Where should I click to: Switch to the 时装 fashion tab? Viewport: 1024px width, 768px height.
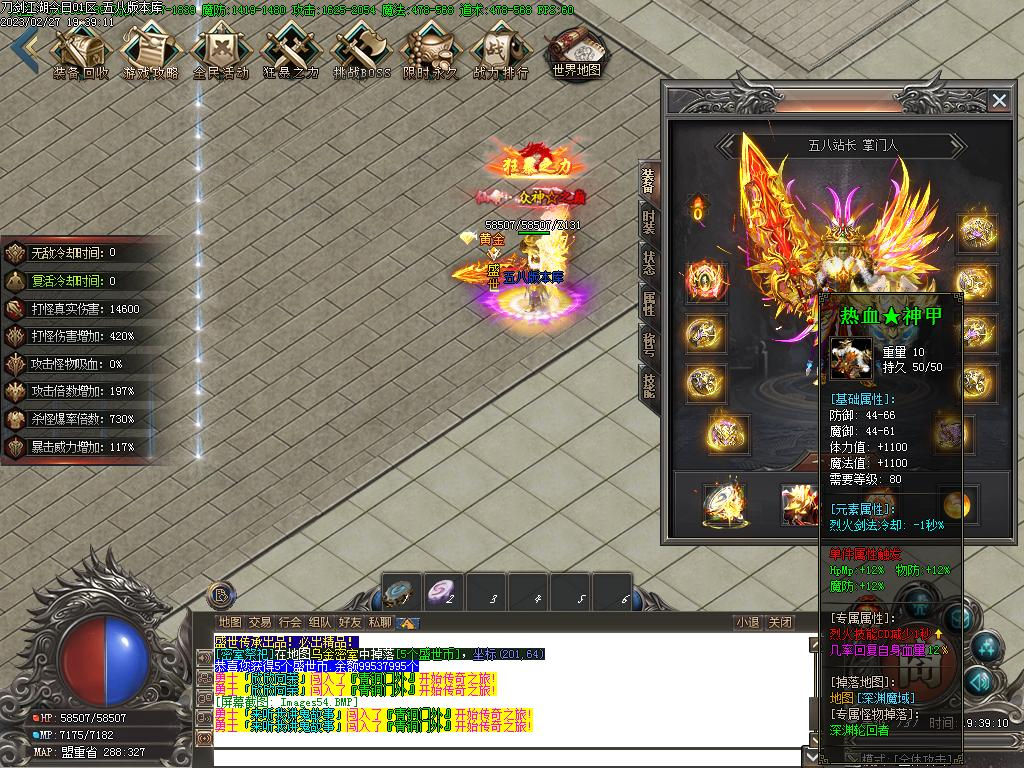648,221
